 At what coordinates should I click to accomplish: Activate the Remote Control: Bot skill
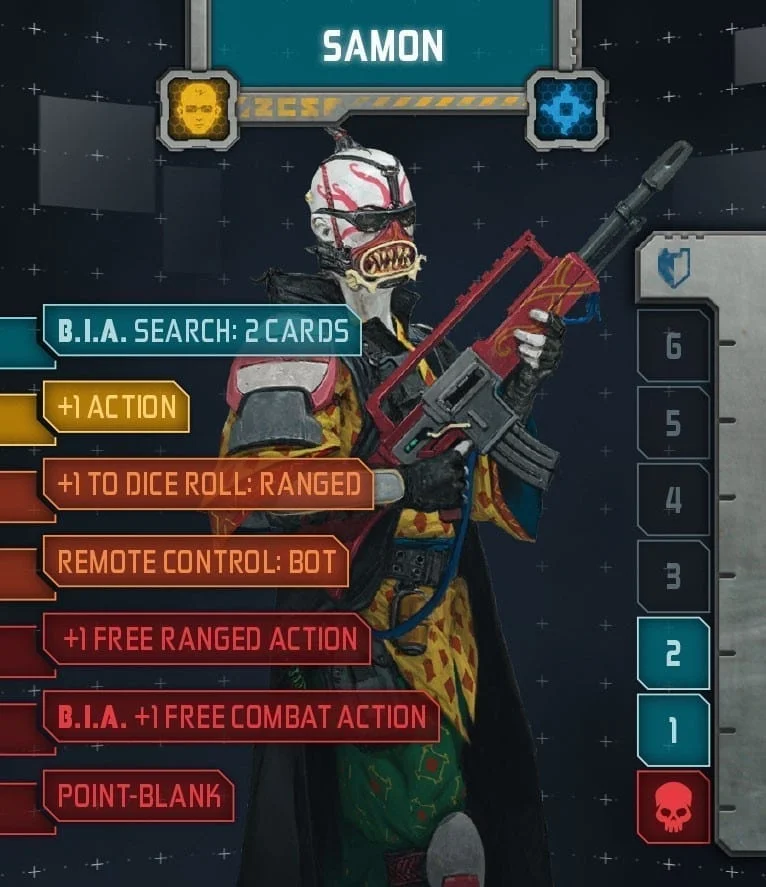click(x=195, y=561)
